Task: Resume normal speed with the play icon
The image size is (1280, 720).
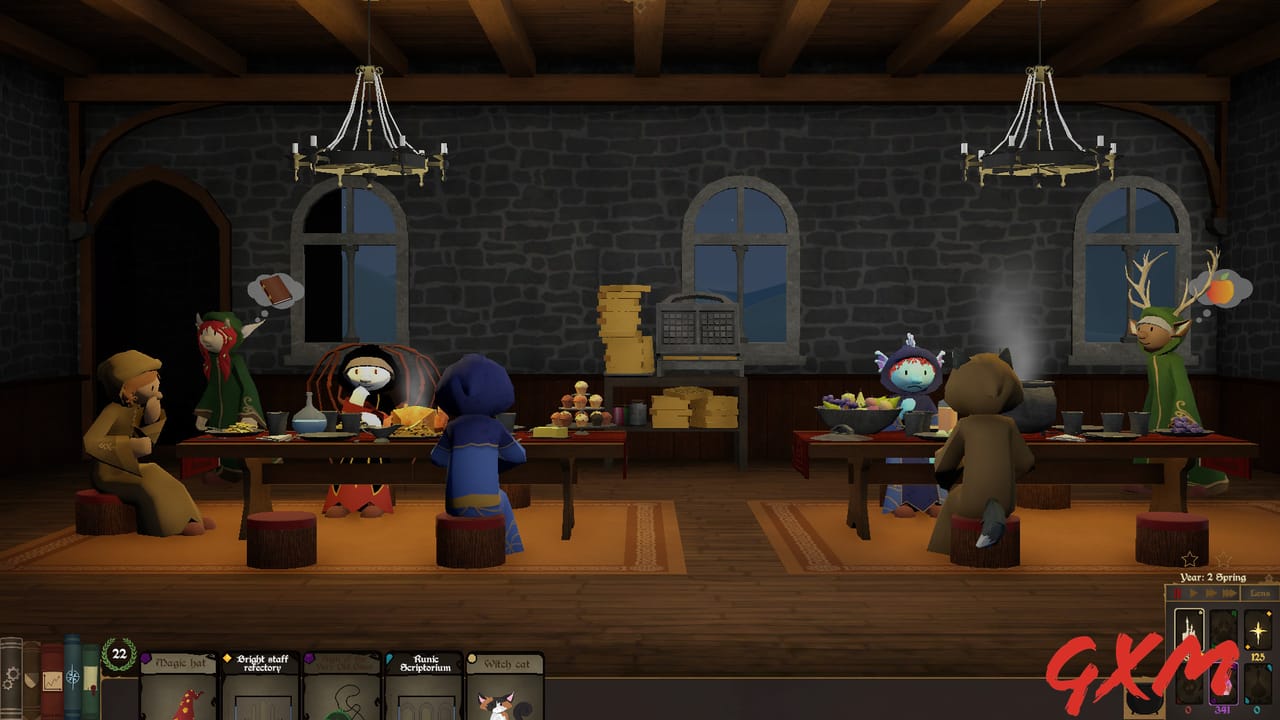Action: pos(1194,593)
